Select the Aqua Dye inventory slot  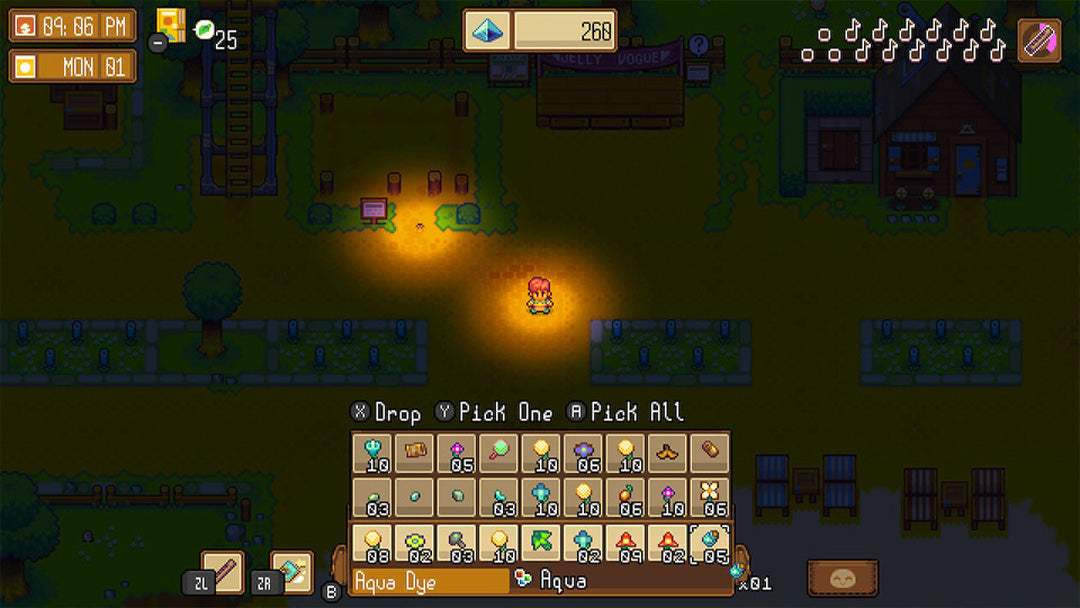(x=709, y=543)
